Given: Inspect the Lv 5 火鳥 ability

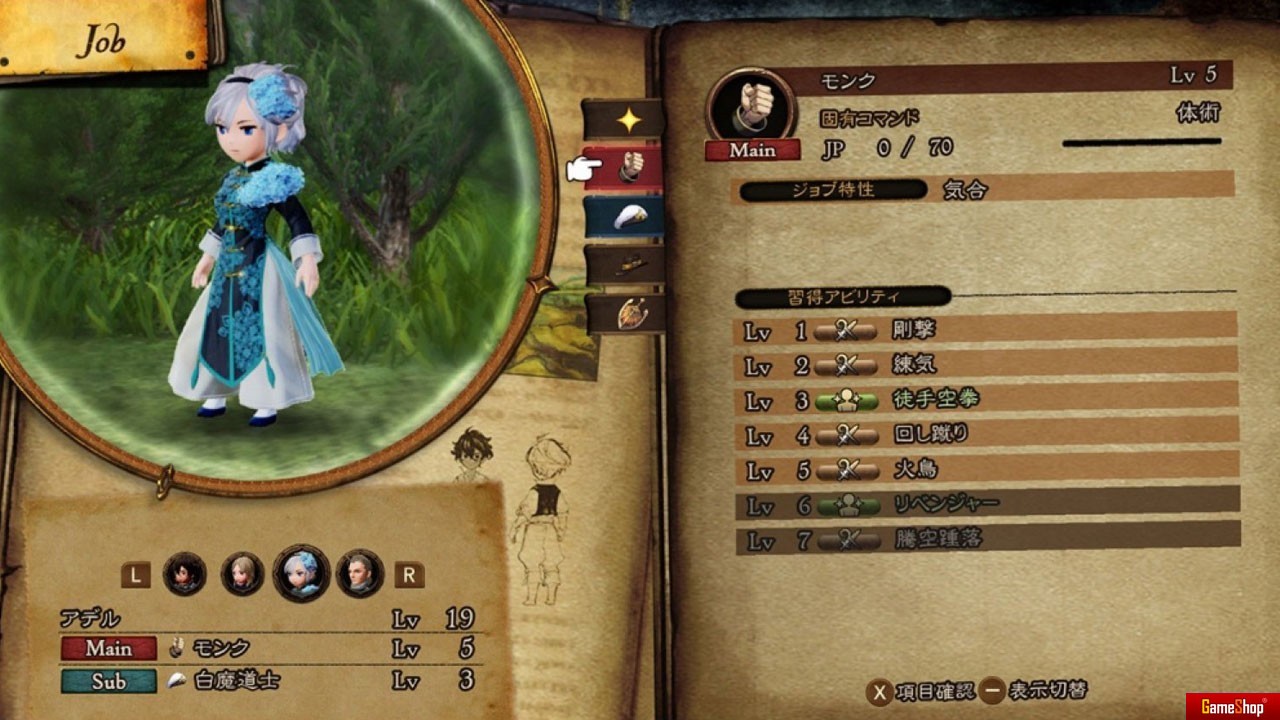Looking at the screenshot, I should click(986, 468).
